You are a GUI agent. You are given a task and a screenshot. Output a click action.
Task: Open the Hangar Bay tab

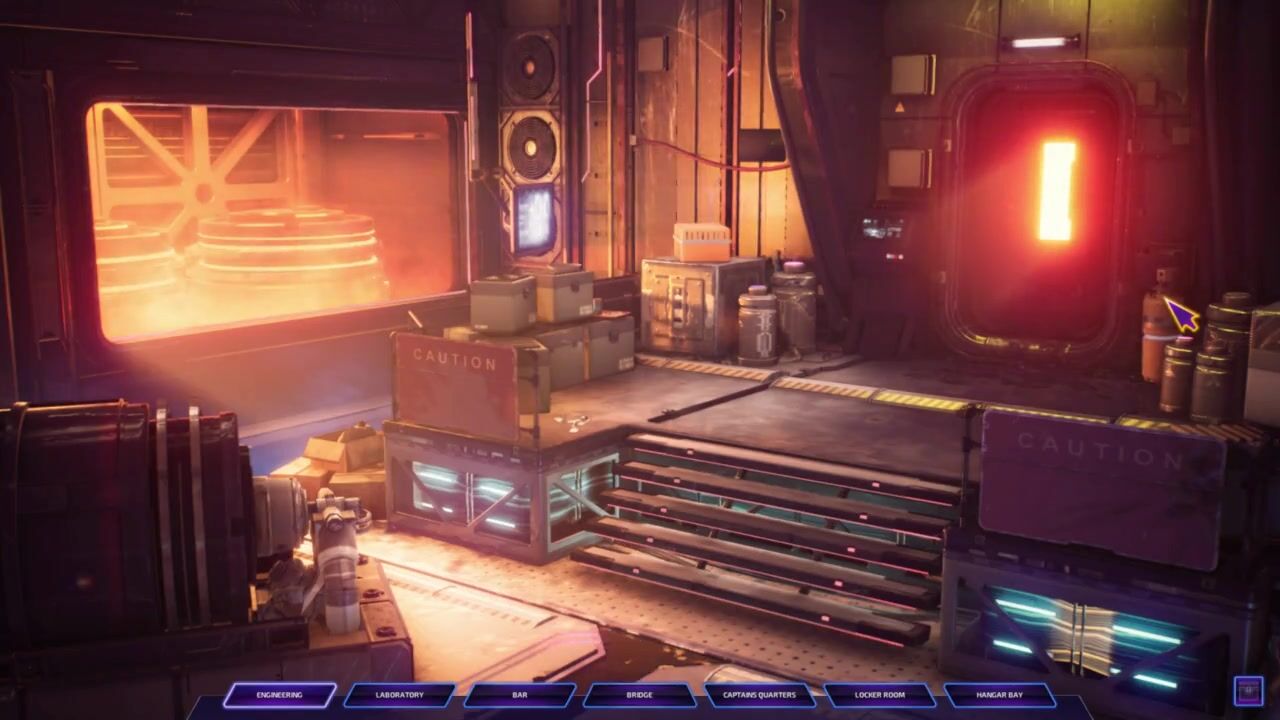coord(999,695)
